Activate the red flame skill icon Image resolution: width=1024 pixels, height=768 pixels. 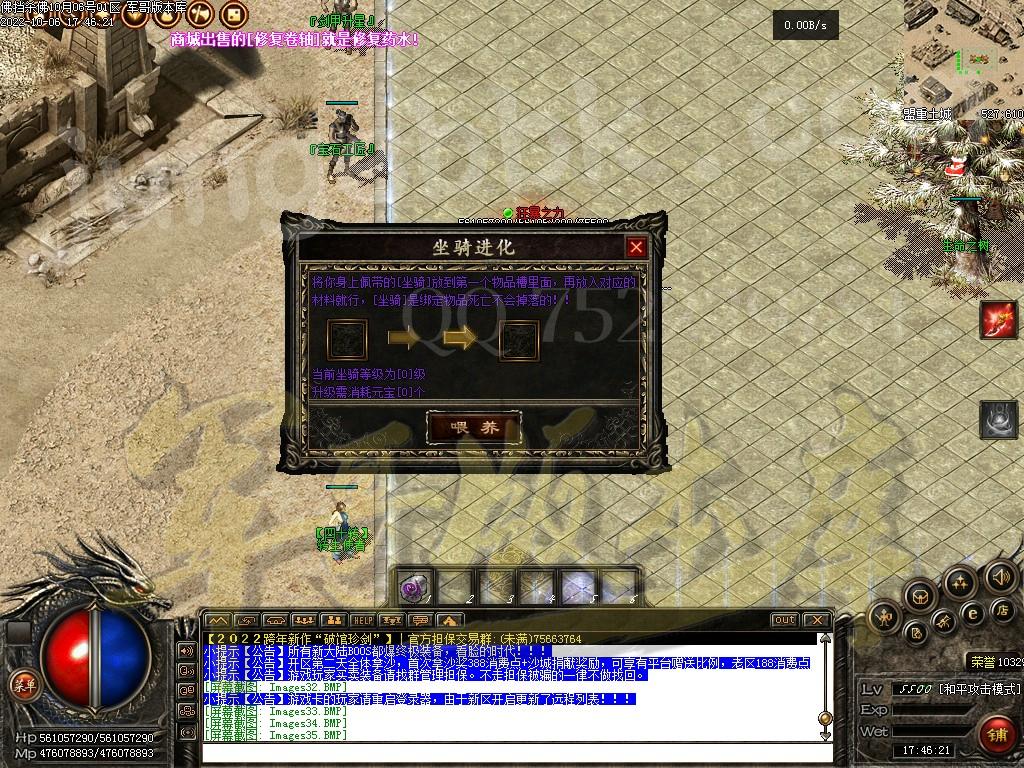click(998, 320)
